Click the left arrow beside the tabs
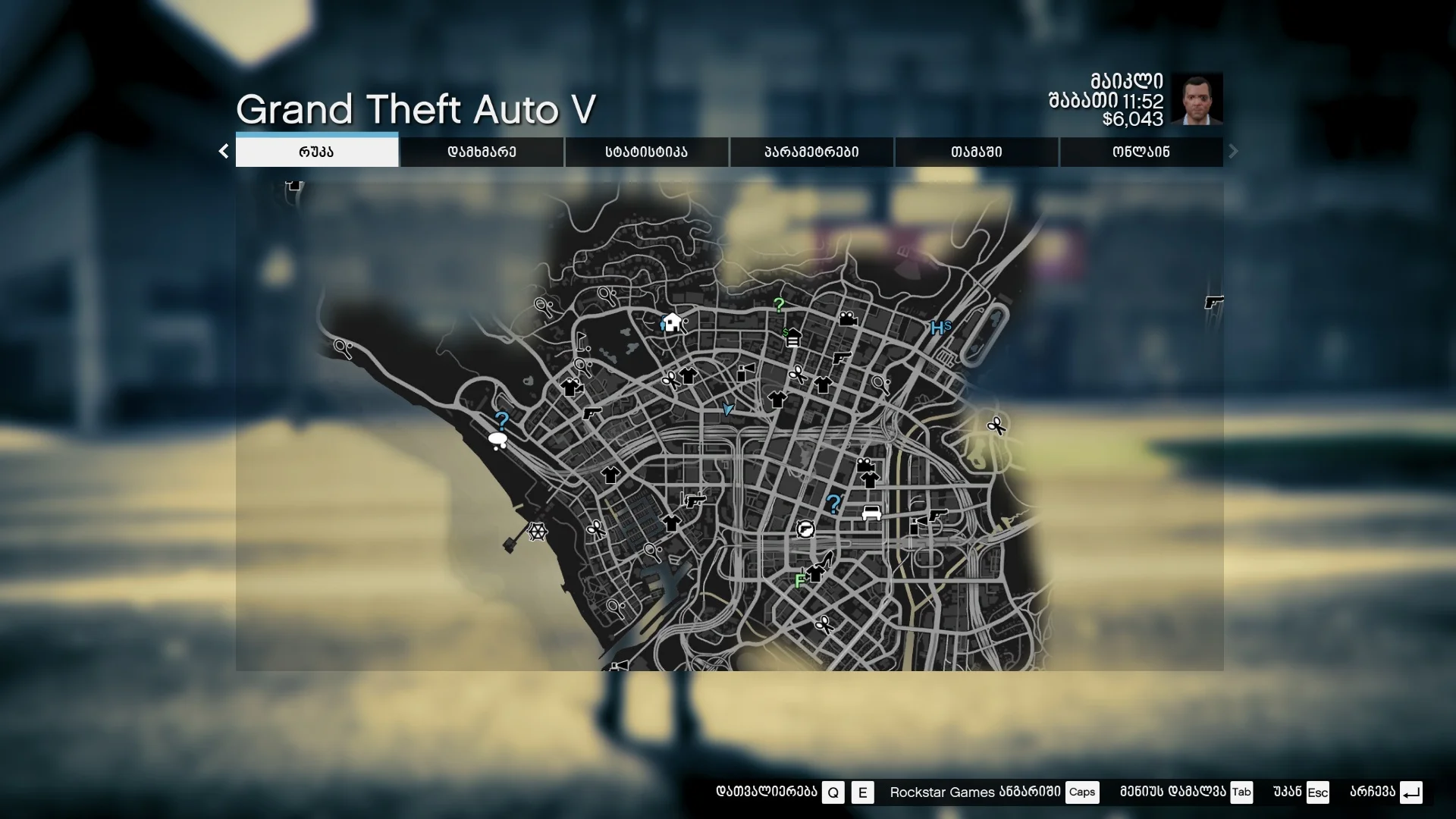The image size is (1456, 819). click(x=224, y=152)
